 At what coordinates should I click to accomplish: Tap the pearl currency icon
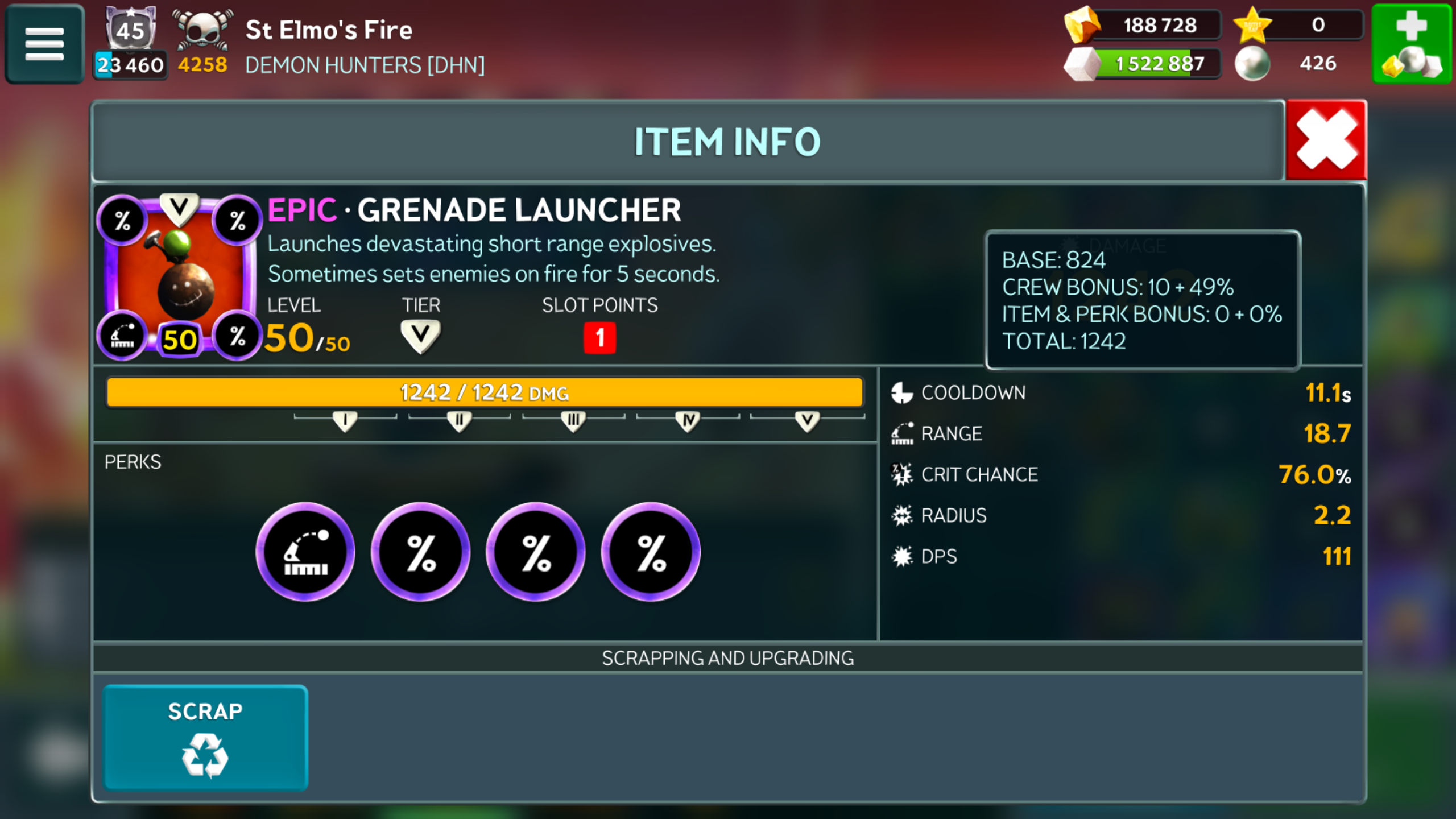(1252, 63)
